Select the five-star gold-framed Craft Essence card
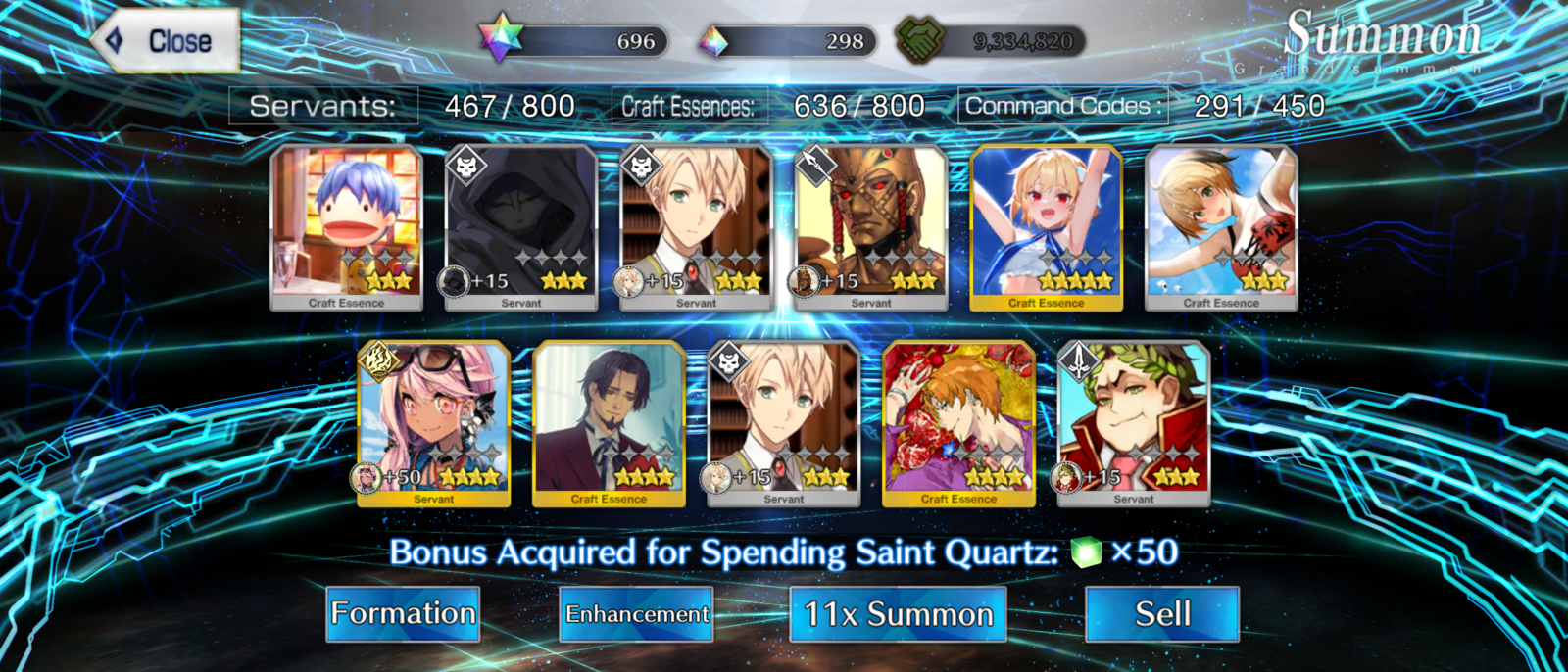The image size is (1568, 672). pyautogui.click(x=1046, y=227)
